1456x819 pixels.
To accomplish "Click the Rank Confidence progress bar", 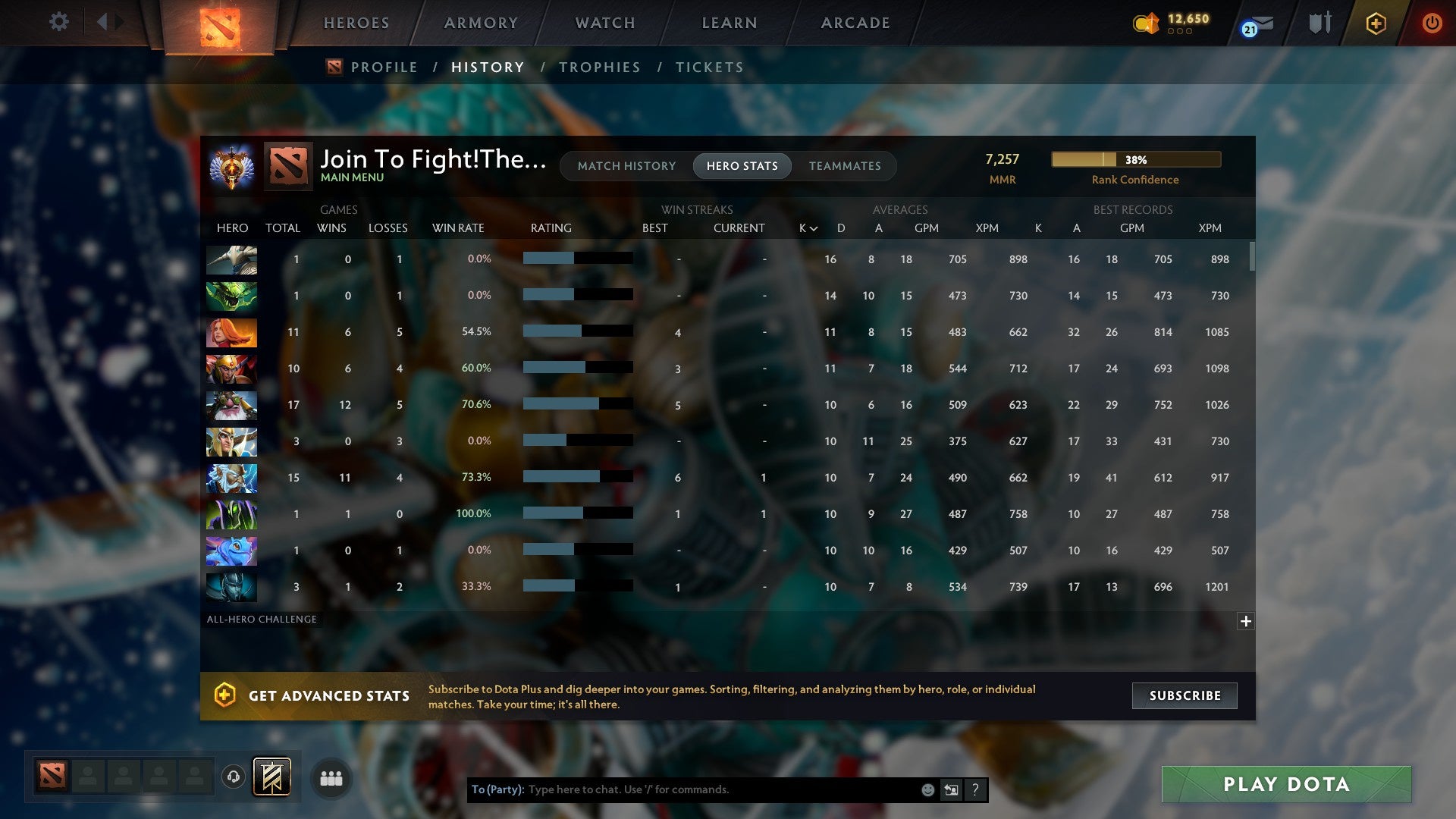I will 1135,159.
